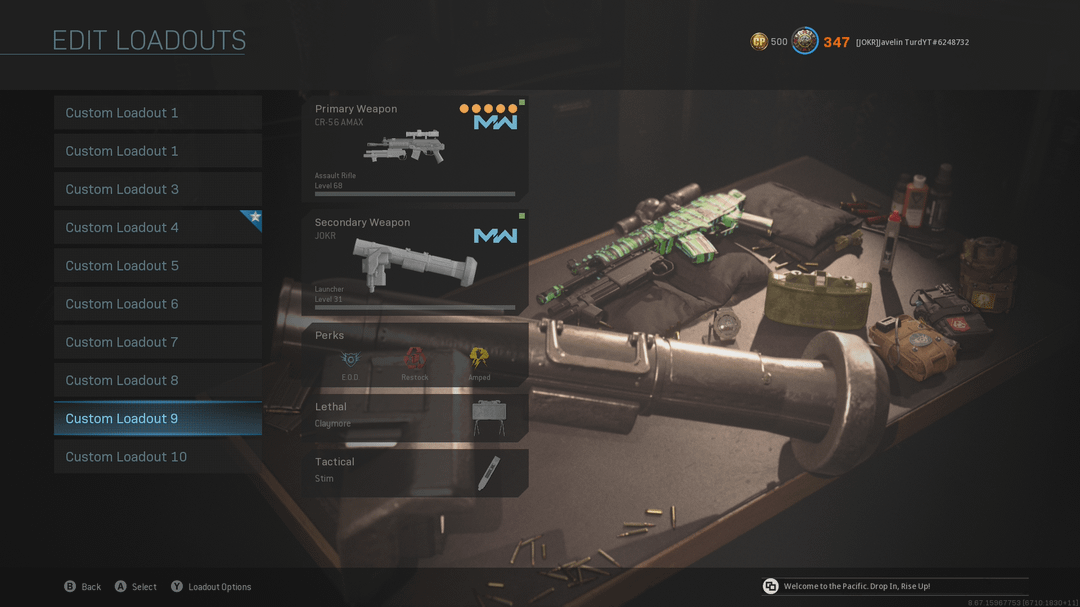Choose Custom Loadout 10

point(157,457)
